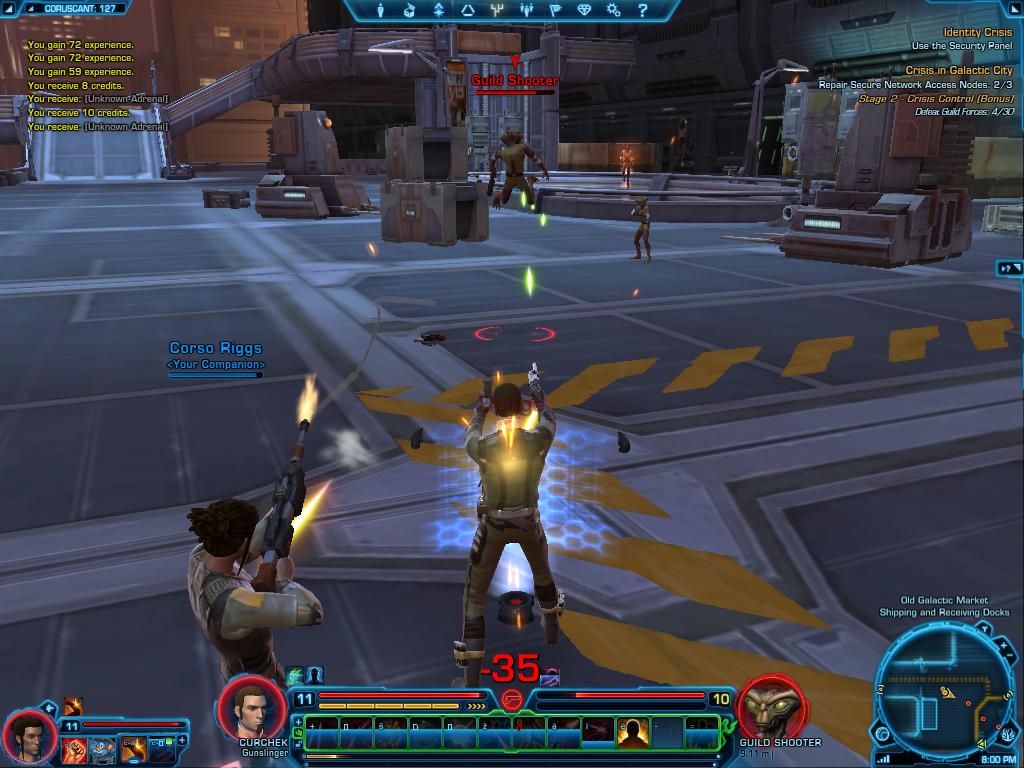
Task: Open the diamond-shaped icon in top menu
Action: (584, 11)
